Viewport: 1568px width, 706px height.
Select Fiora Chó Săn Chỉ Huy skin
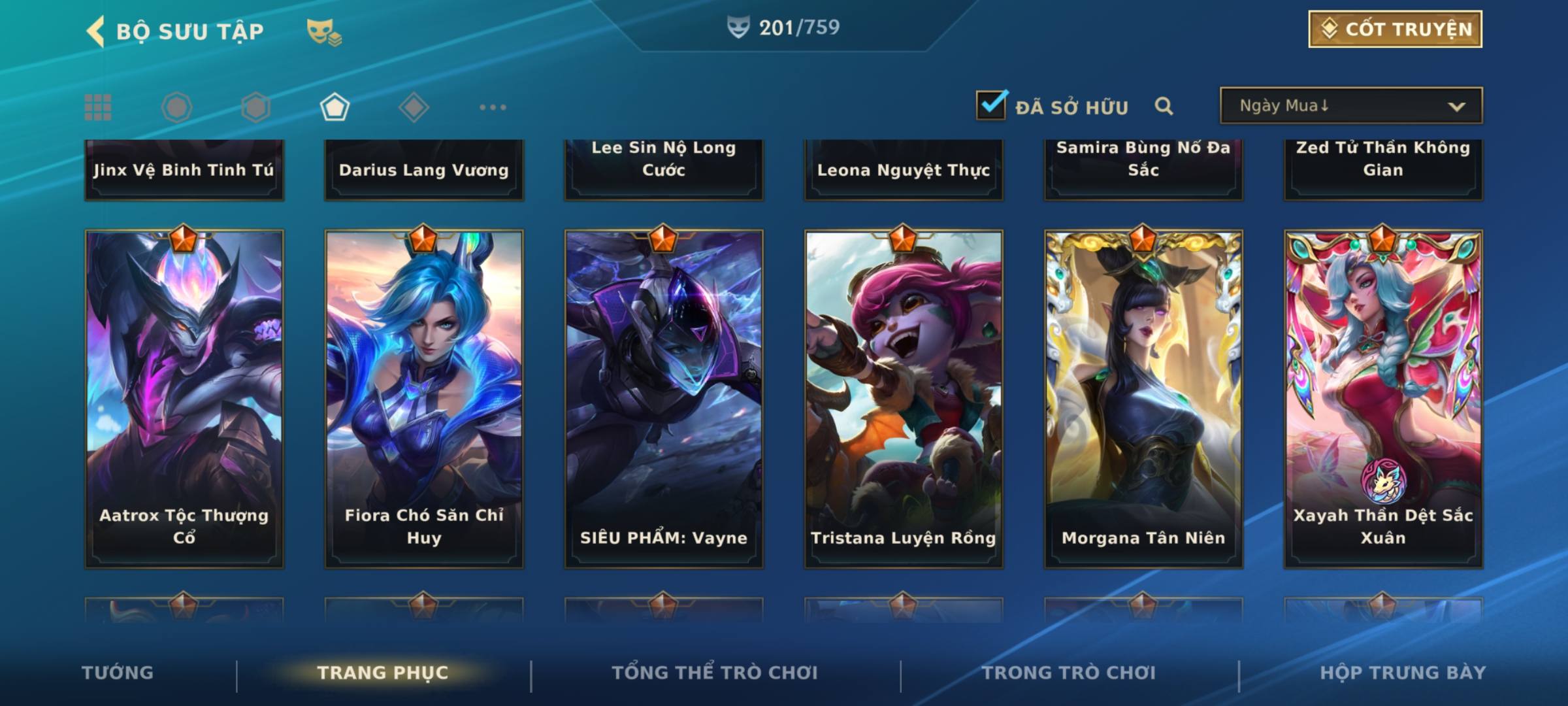424,399
